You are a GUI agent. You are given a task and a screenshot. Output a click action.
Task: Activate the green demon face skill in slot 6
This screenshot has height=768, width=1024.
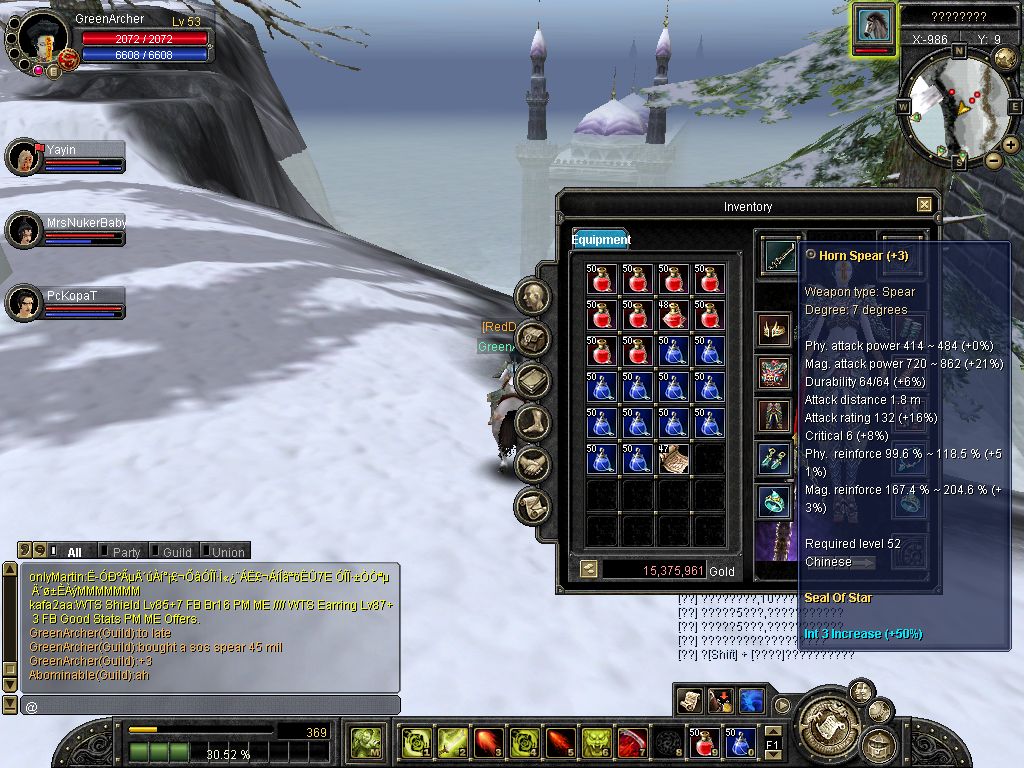(596, 743)
